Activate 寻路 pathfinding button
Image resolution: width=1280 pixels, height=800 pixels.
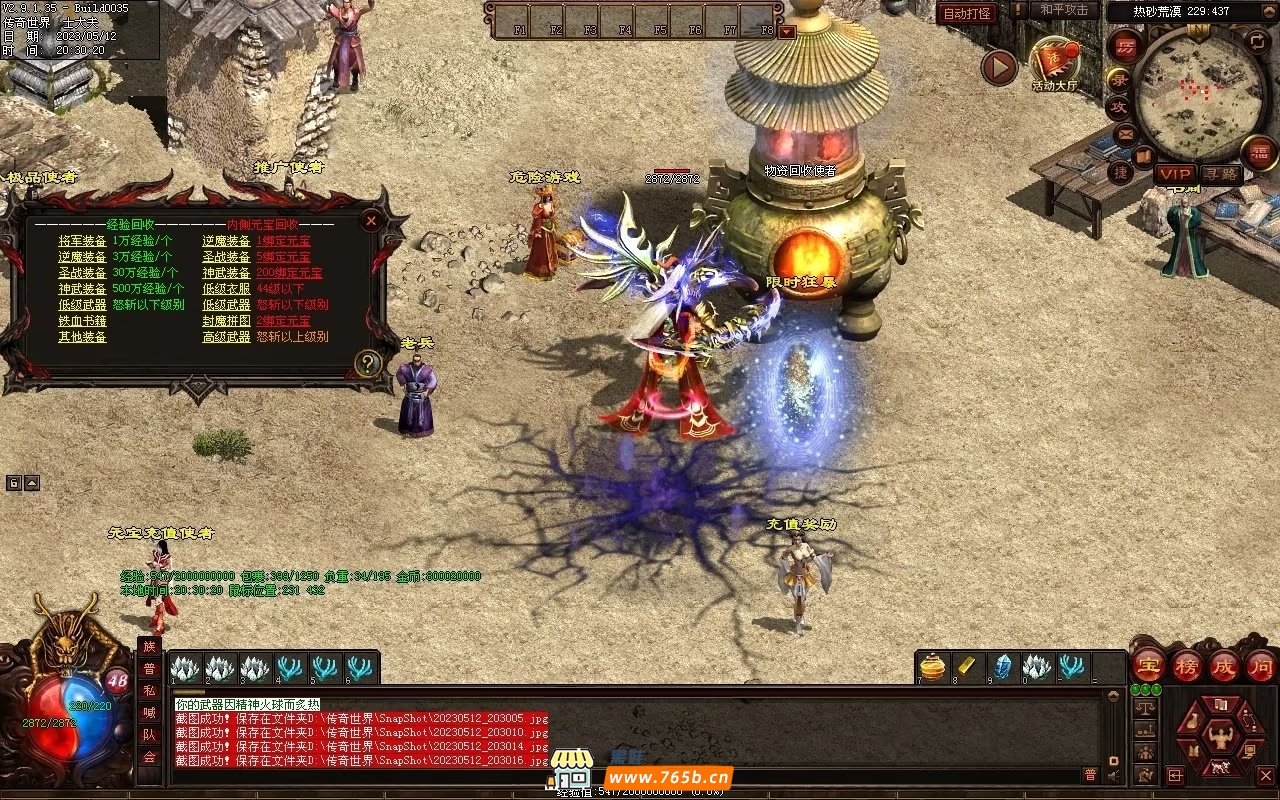coord(1220,174)
